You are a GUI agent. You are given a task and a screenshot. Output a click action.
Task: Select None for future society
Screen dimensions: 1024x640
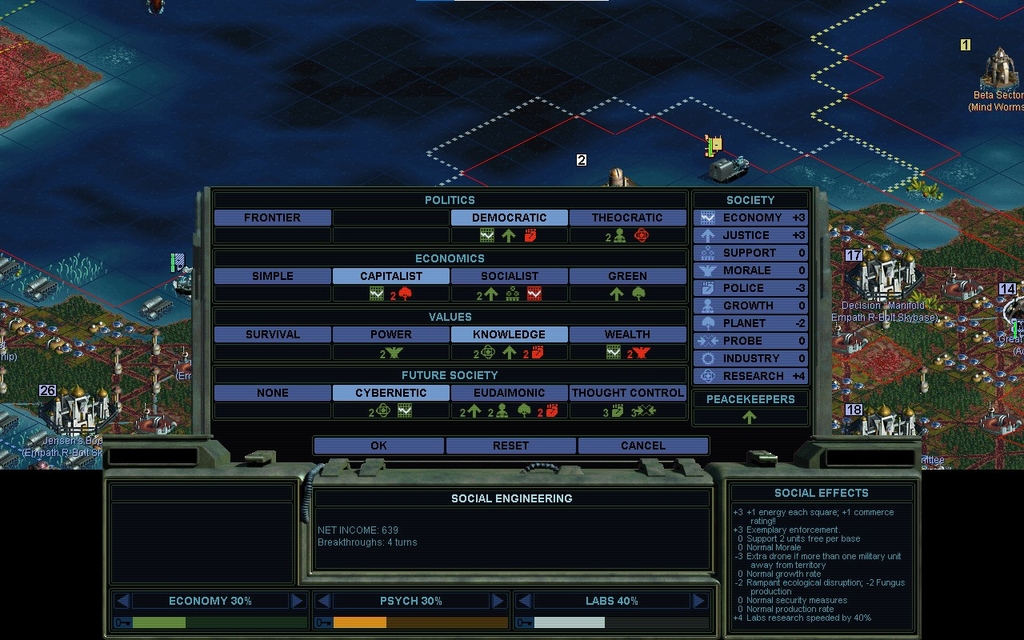point(272,393)
